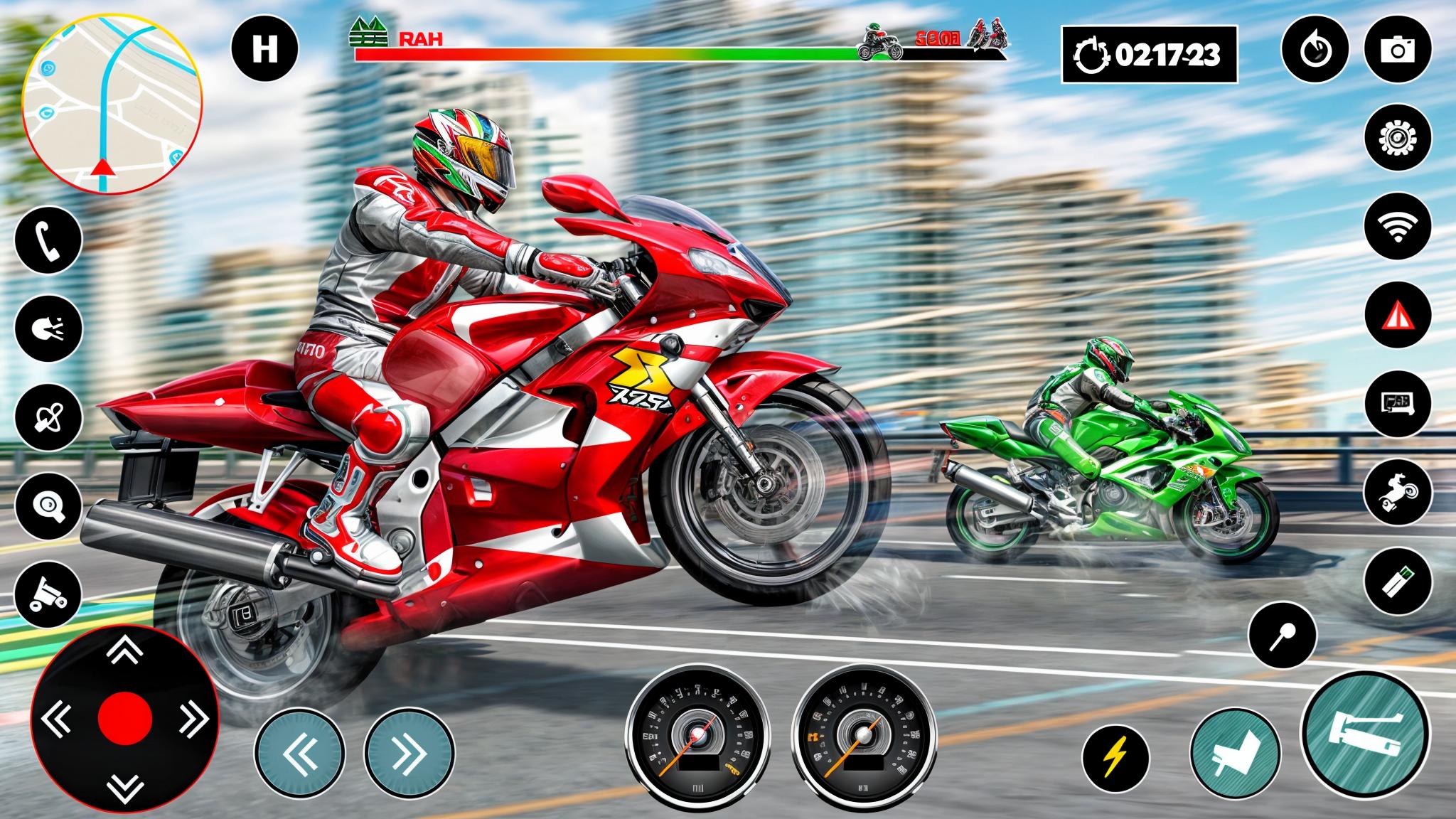The image size is (1456, 819).
Task: Click the restart circular arrow icon
Action: point(1315,50)
